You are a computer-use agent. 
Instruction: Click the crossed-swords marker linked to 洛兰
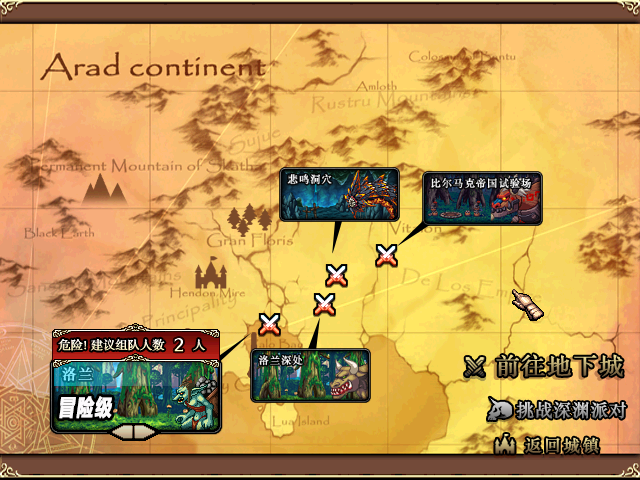269,324
